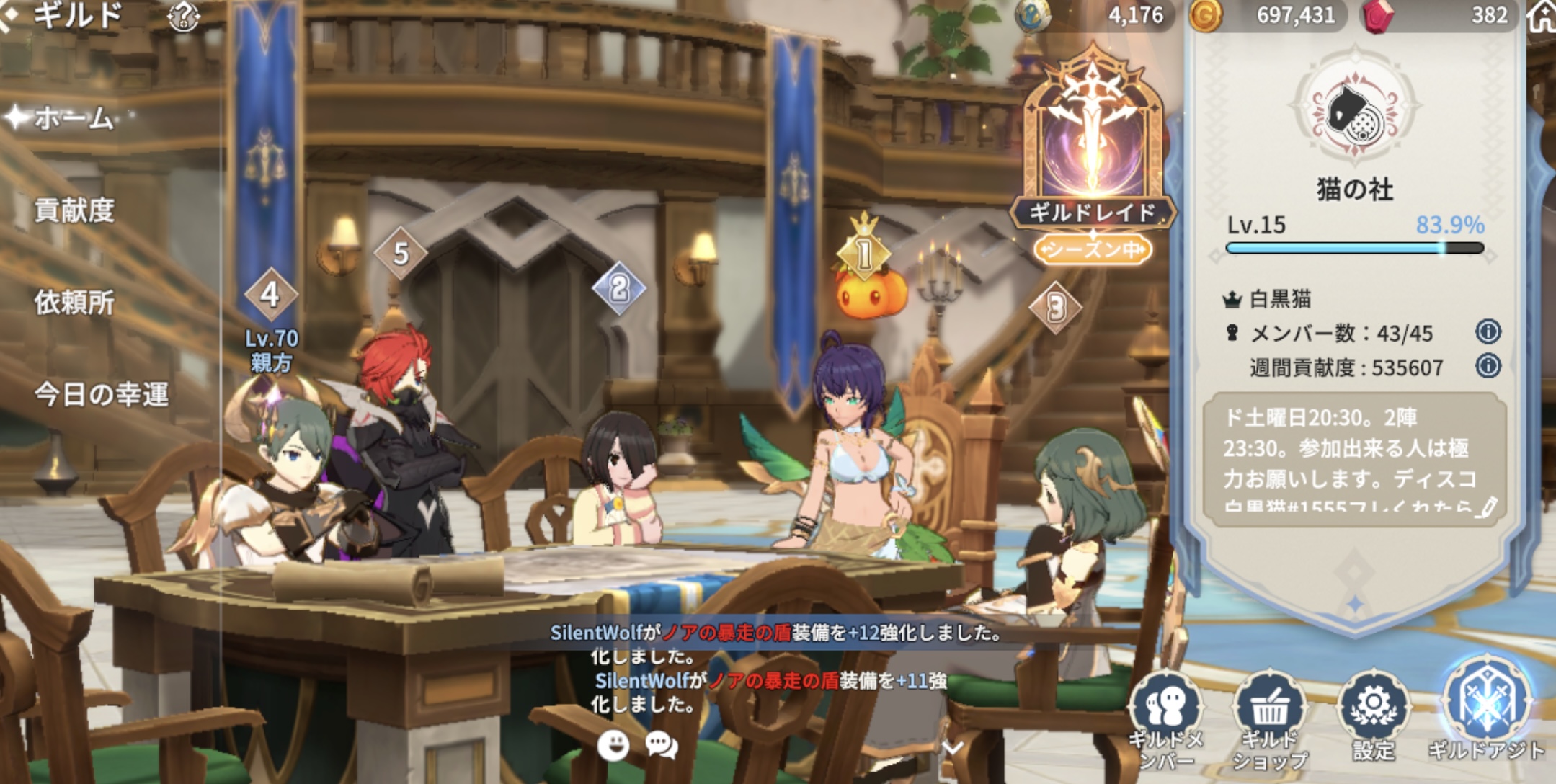Go back using the guild header arrow
The width and height of the screenshot is (1556, 784).
click(x=9, y=16)
